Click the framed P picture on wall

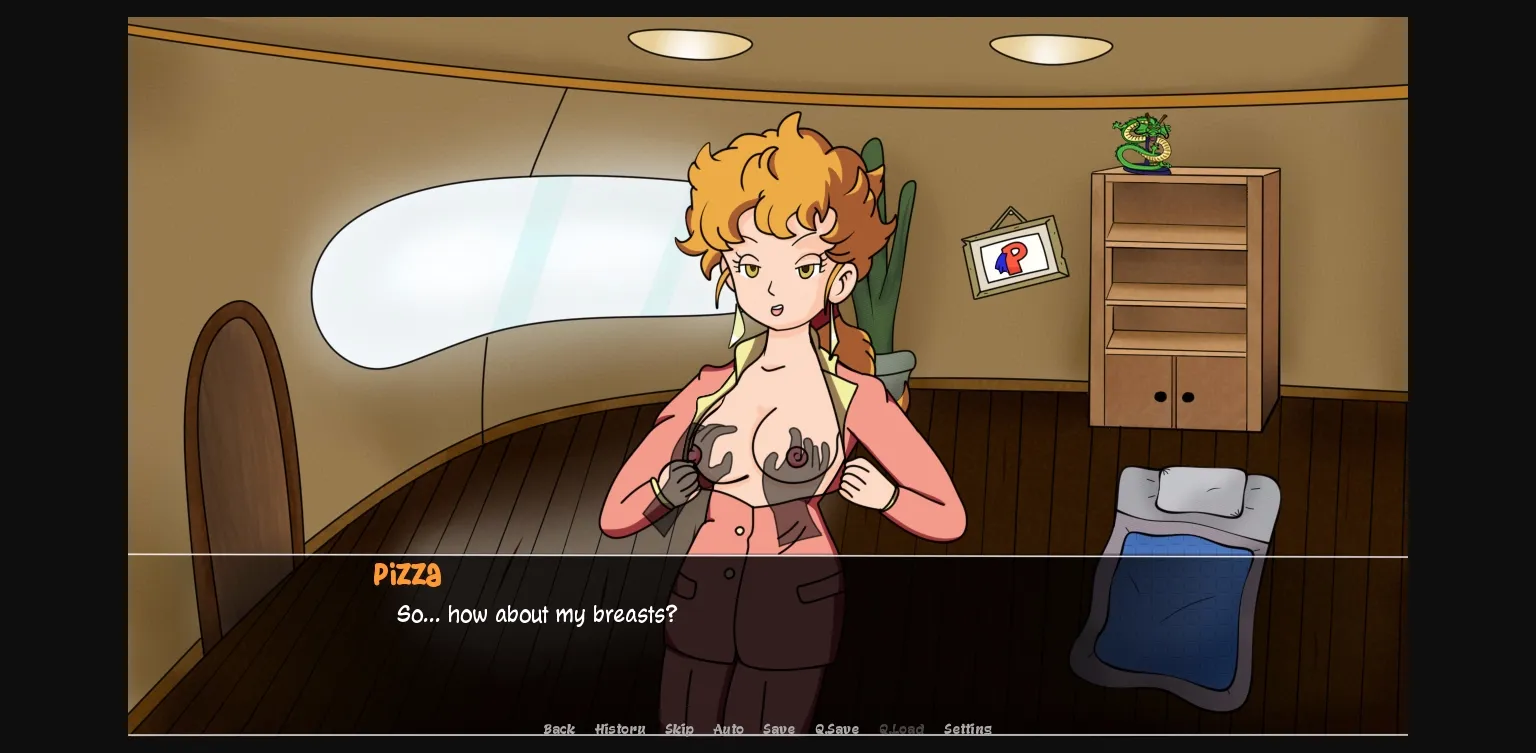point(1013,256)
